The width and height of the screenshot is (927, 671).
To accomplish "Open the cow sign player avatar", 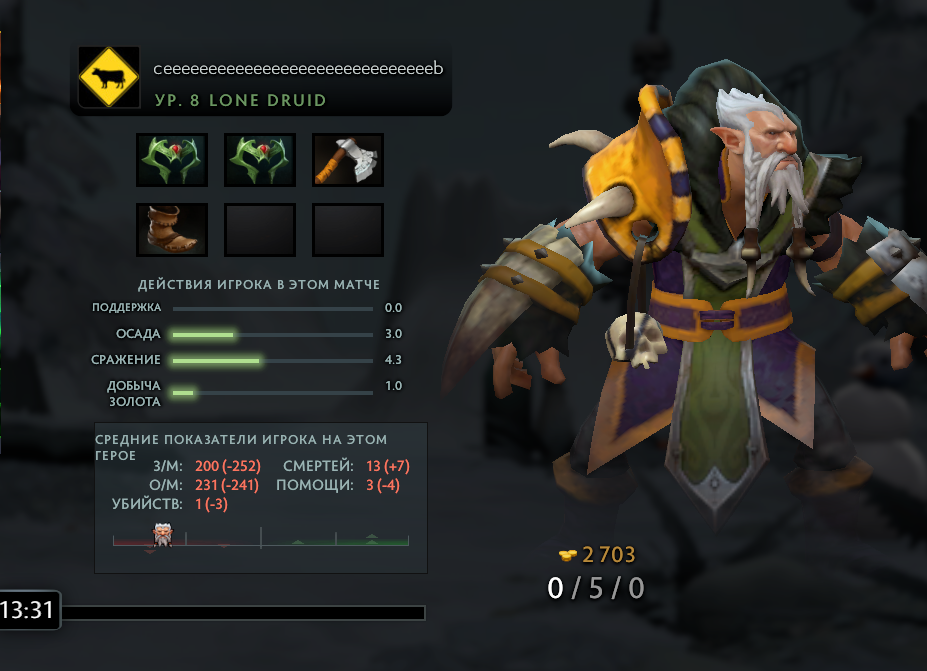I will coord(108,78).
